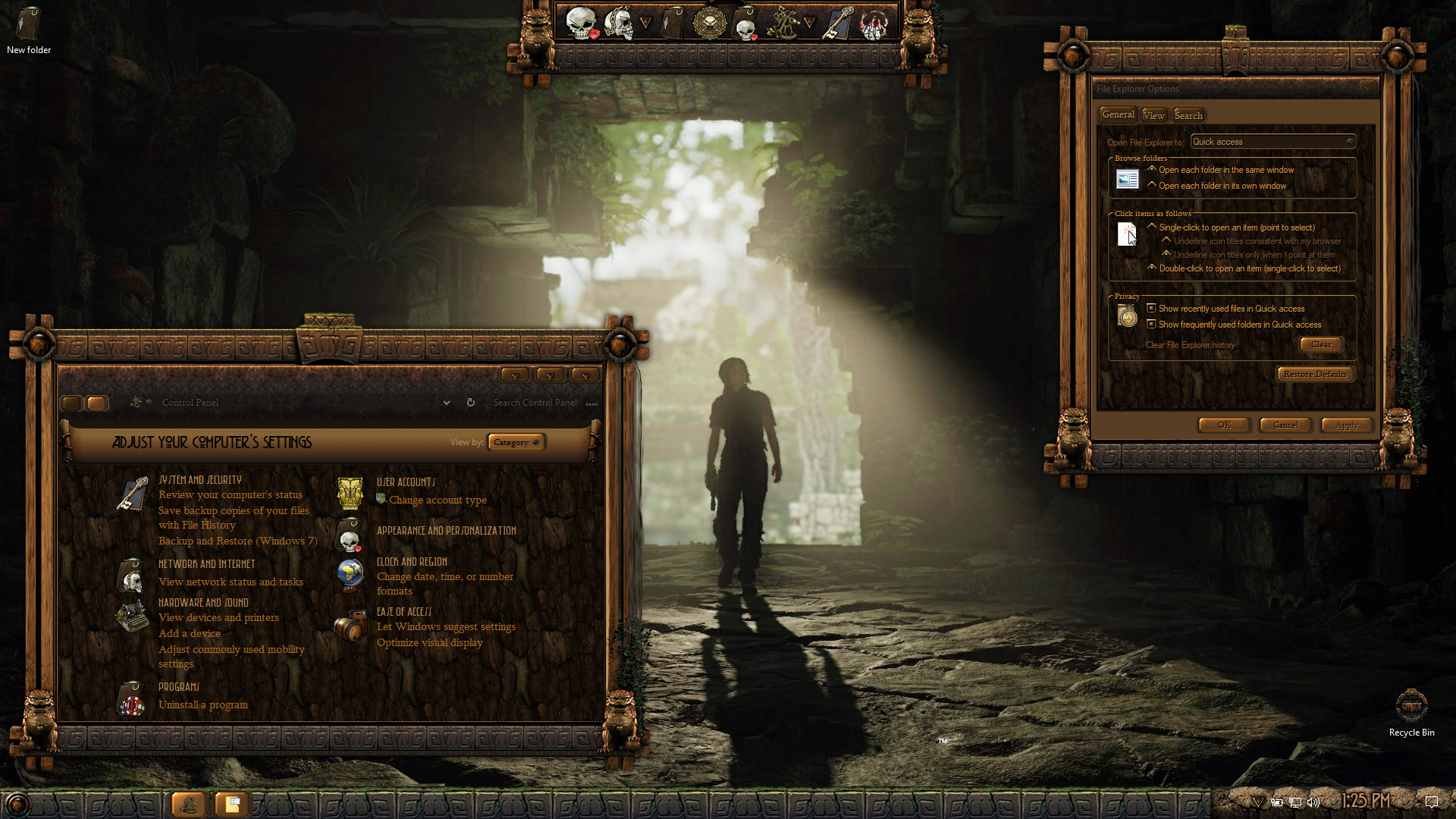Select Uninstall a program link
The height and width of the screenshot is (819, 1456).
pyautogui.click(x=202, y=704)
